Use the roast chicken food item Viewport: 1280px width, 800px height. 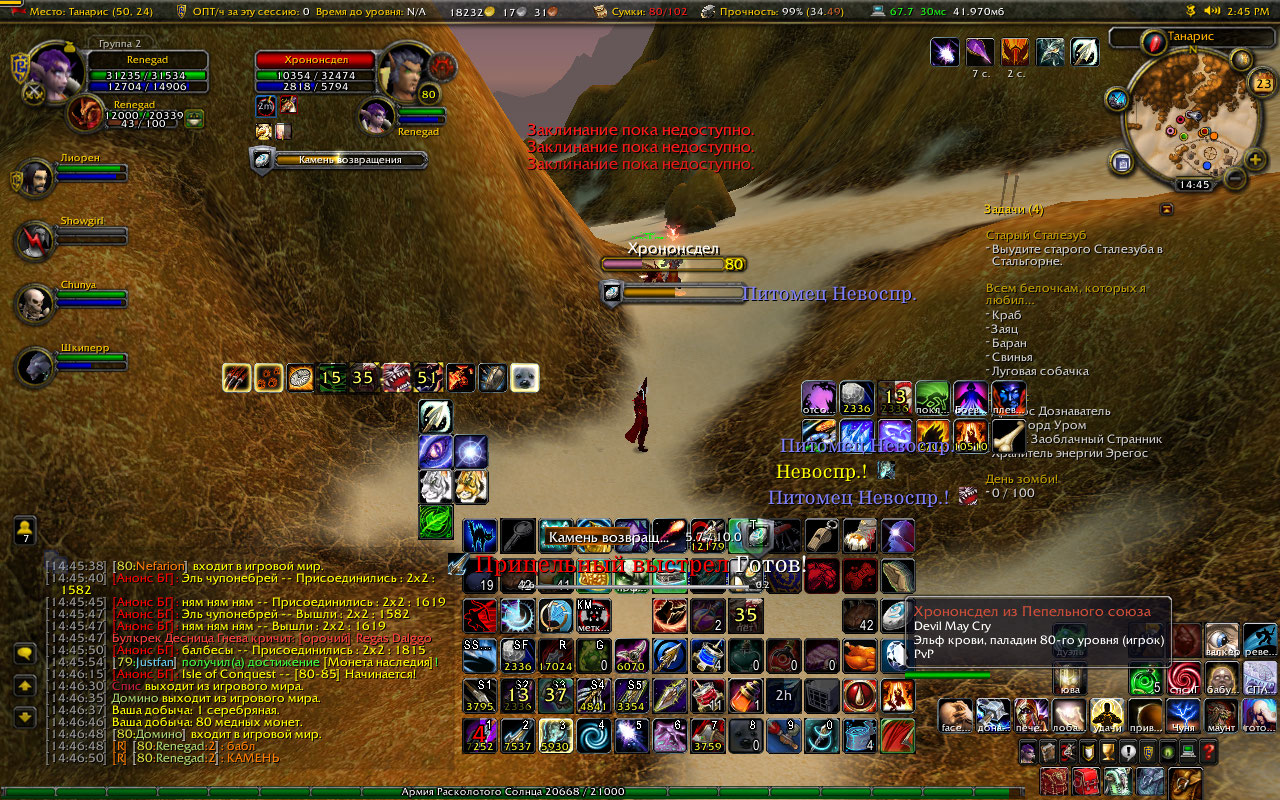pyautogui.click(x=859, y=655)
